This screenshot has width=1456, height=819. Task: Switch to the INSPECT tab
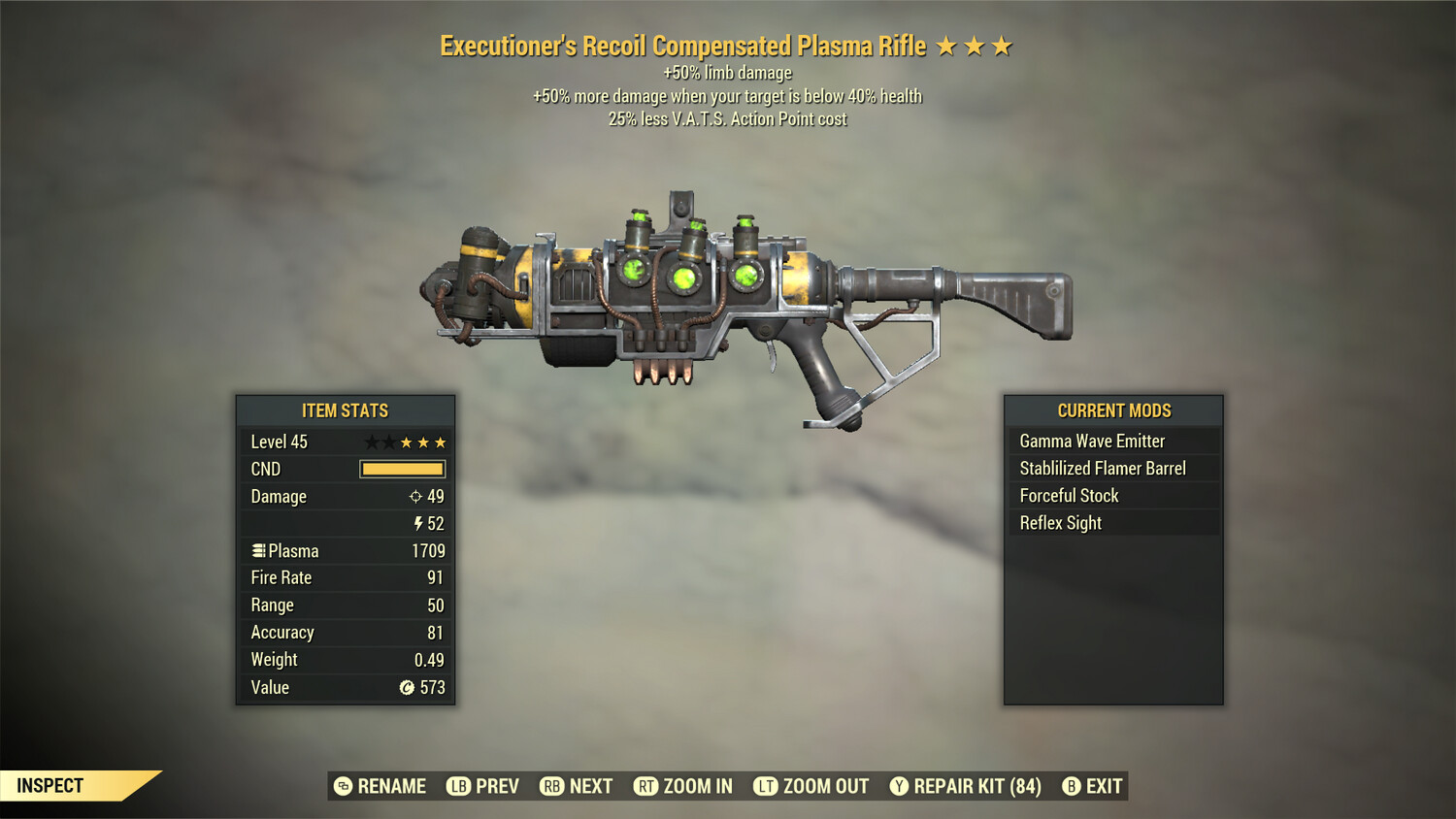pos(50,786)
